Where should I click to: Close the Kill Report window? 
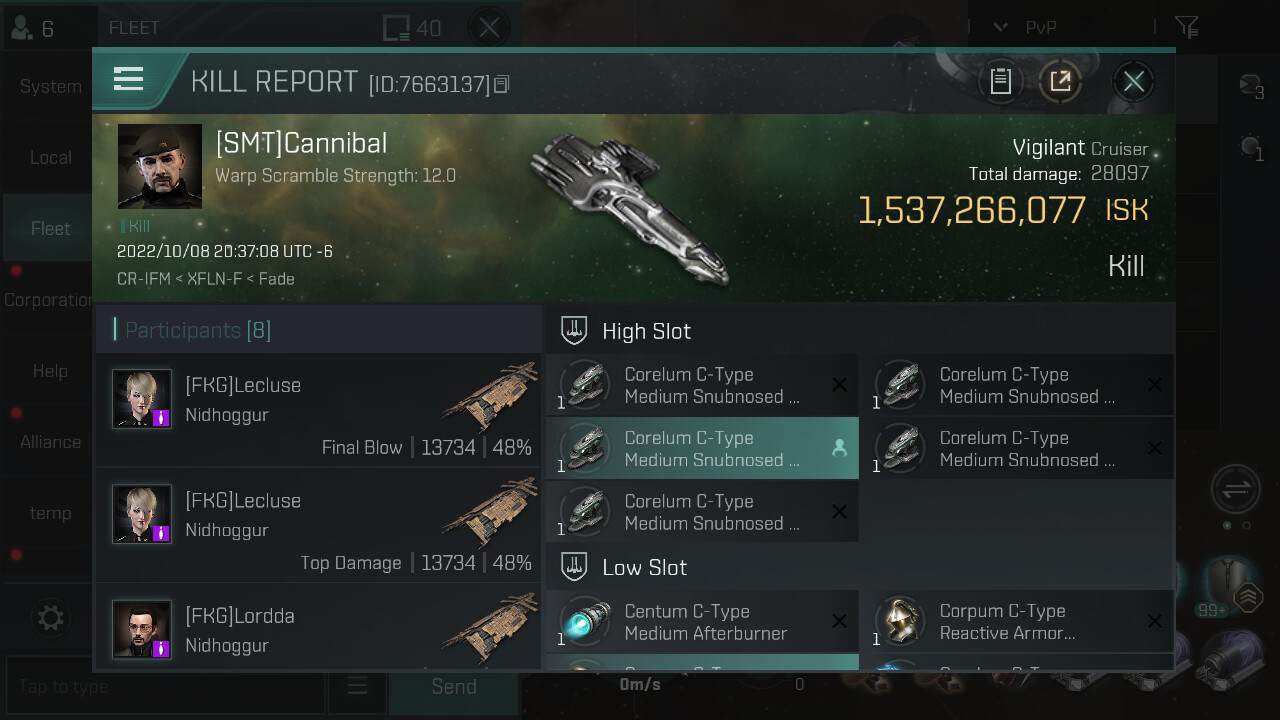click(1133, 81)
